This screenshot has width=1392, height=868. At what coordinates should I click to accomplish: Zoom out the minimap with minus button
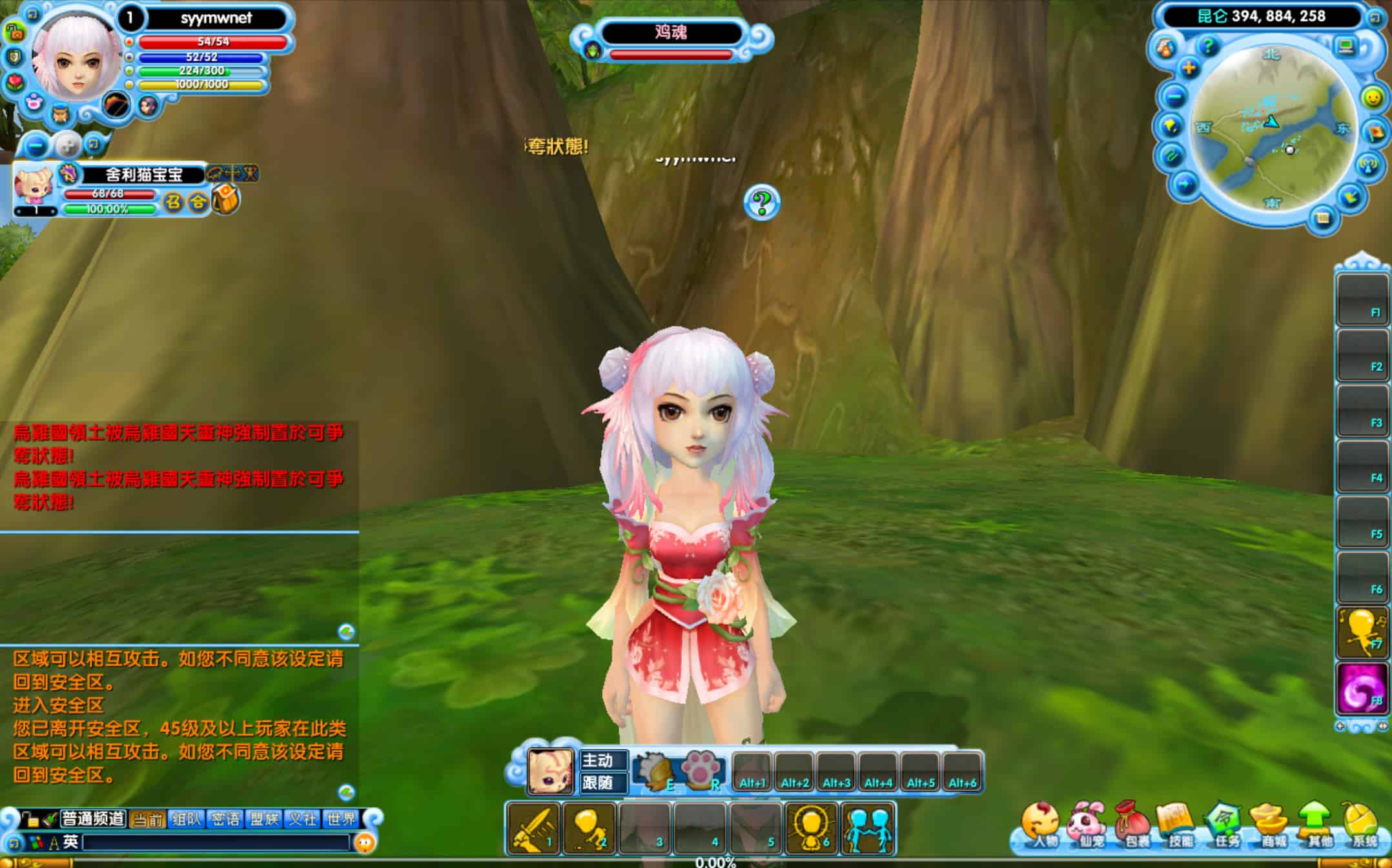pyautogui.click(x=1176, y=97)
